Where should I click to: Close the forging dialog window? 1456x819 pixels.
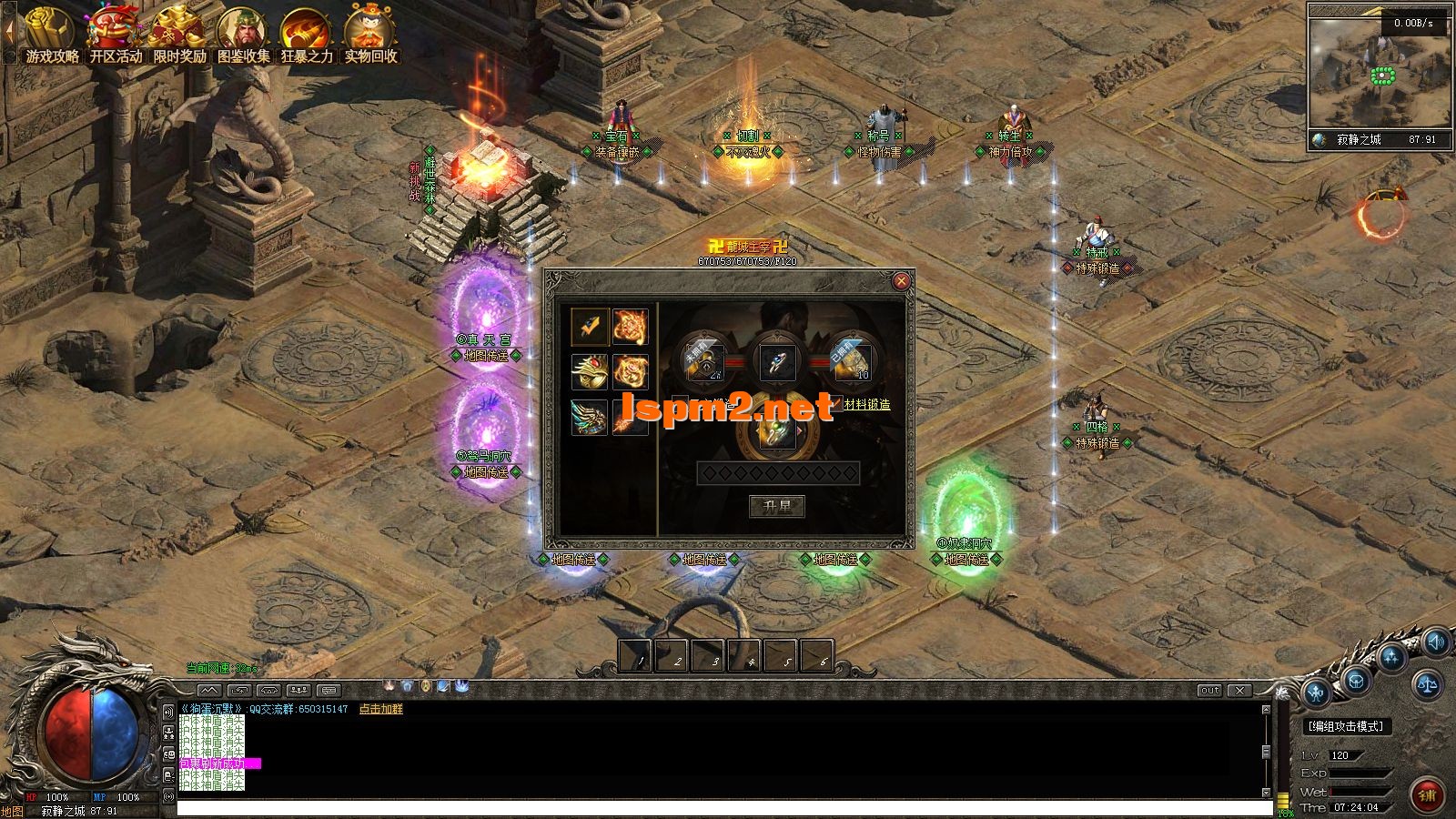click(x=901, y=281)
